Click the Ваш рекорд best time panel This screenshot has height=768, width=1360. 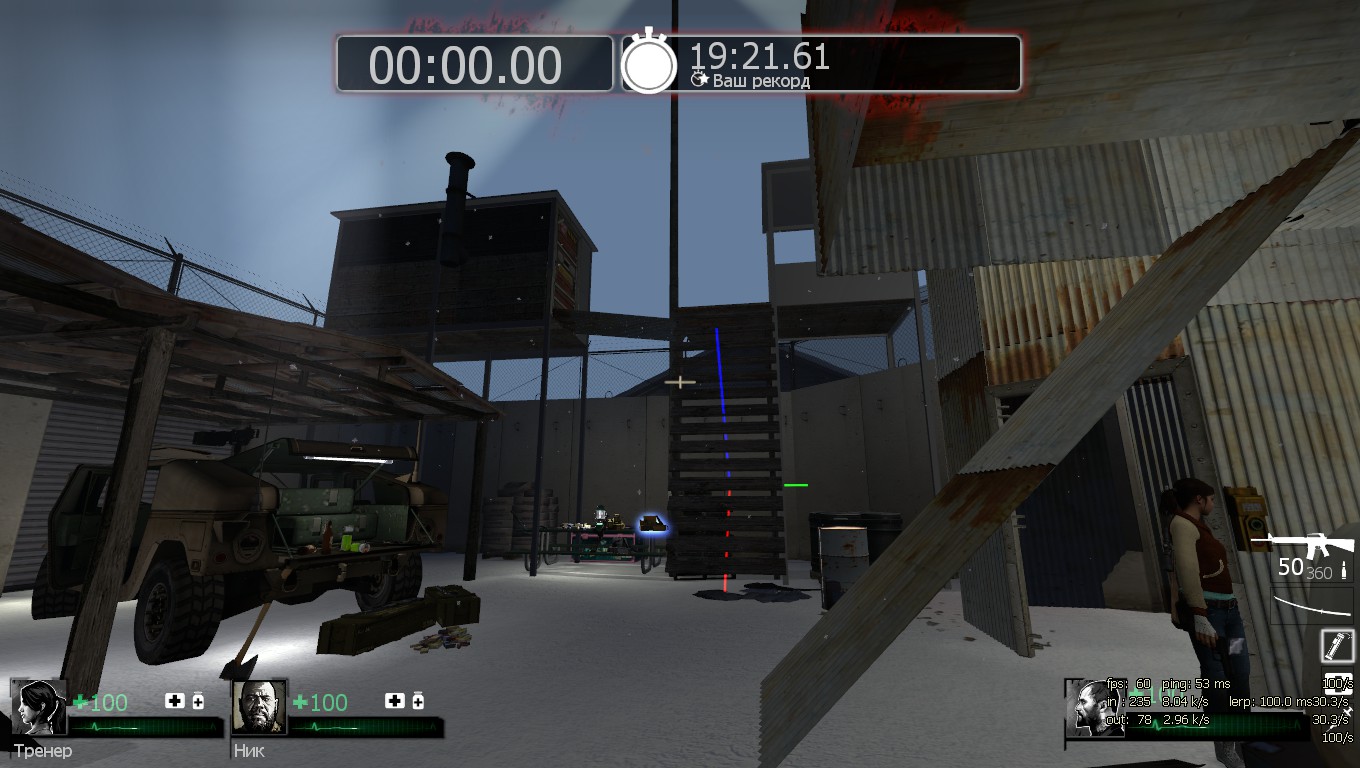pos(822,63)
